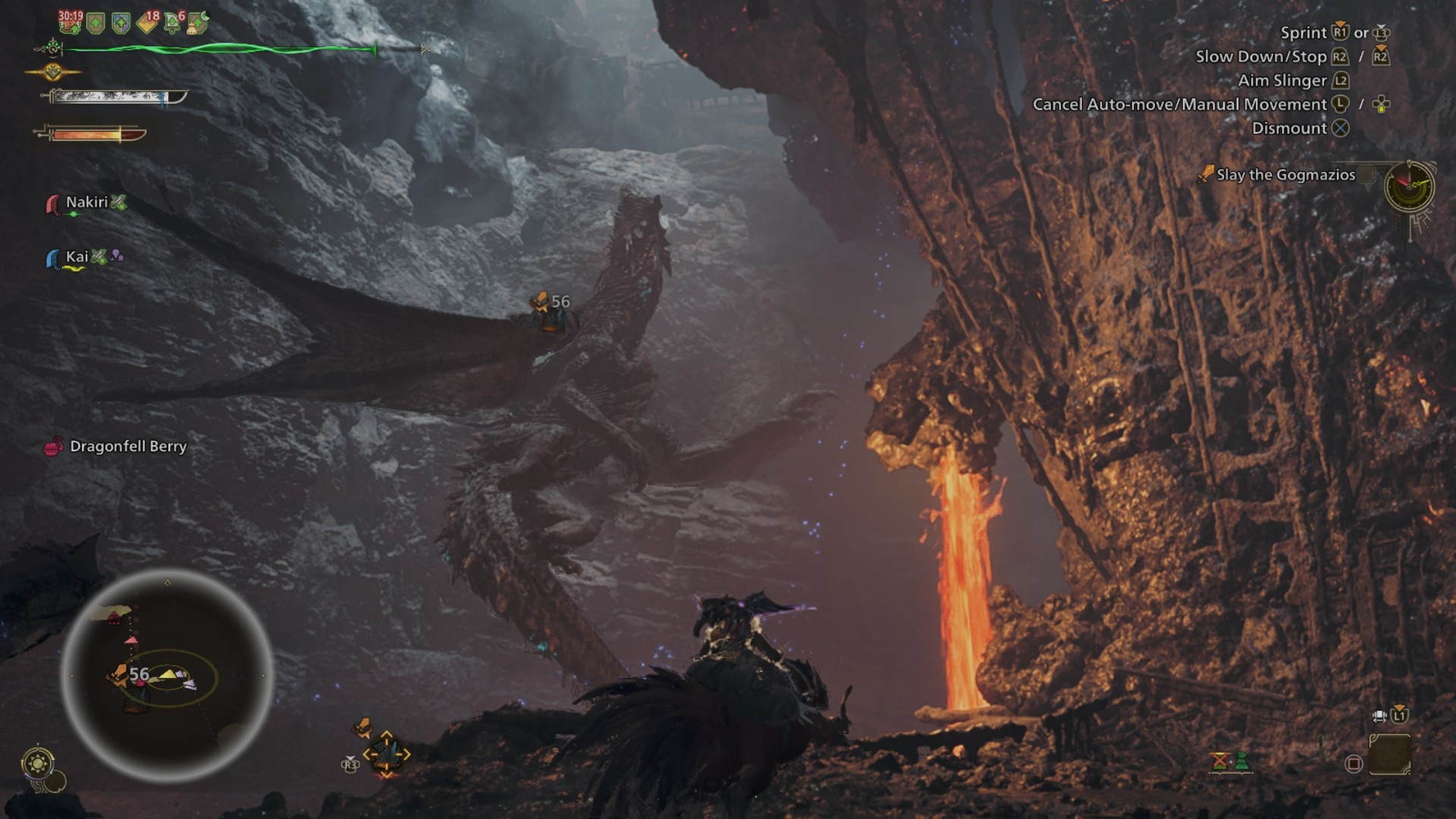Click the quest timer clock dial
This screenshot has height=819, width=1456.
click(1408, 187)
